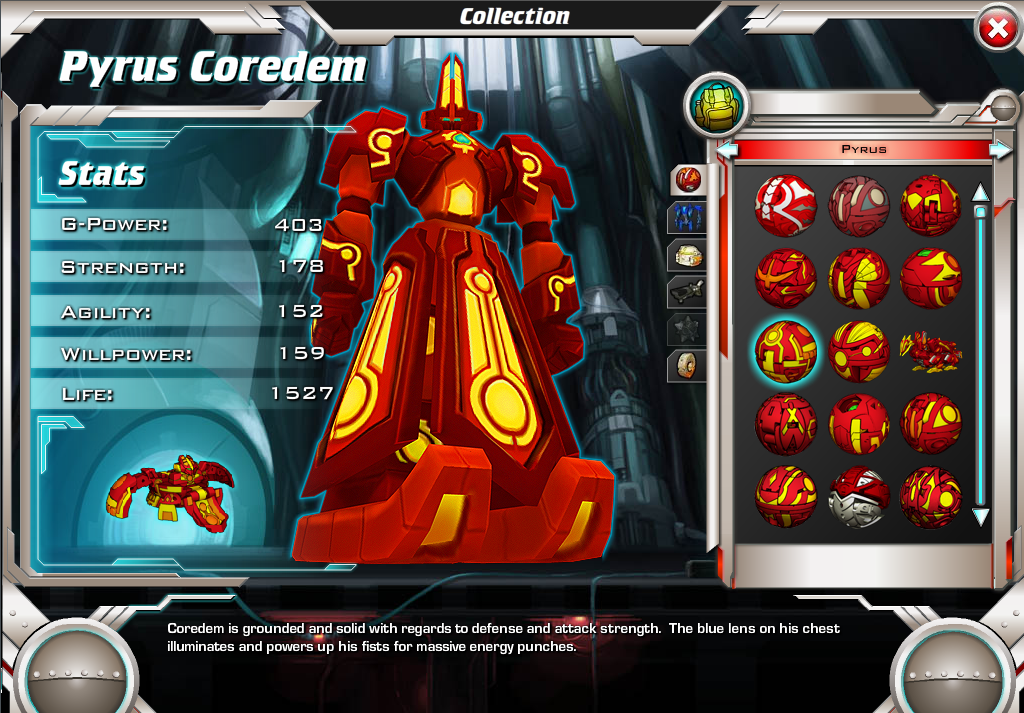Image resolution: width=1024 pixels, height=713 pixels.
Task: Open the blue mechanical gear category tab
Action: pos(688,217)
